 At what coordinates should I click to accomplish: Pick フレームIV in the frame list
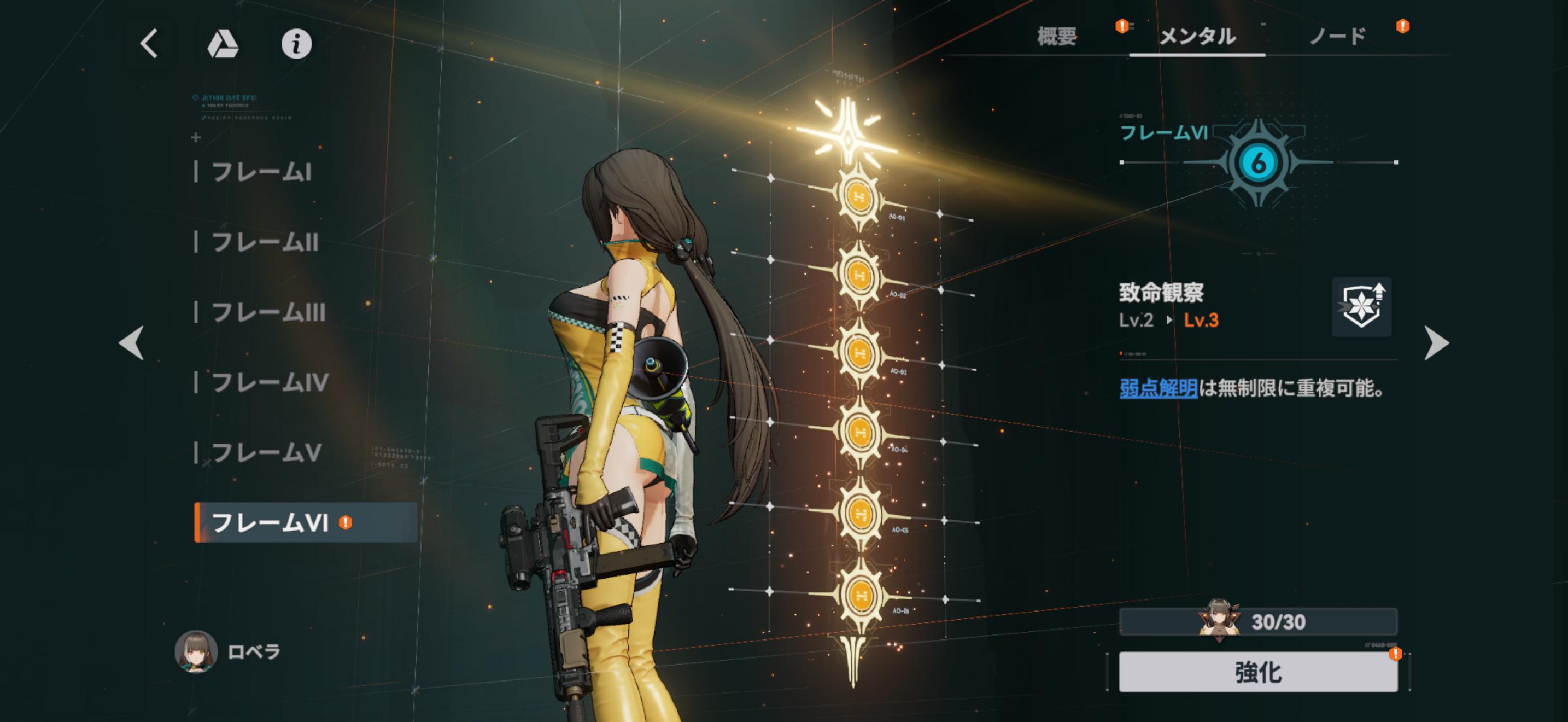tap(270, 382)
